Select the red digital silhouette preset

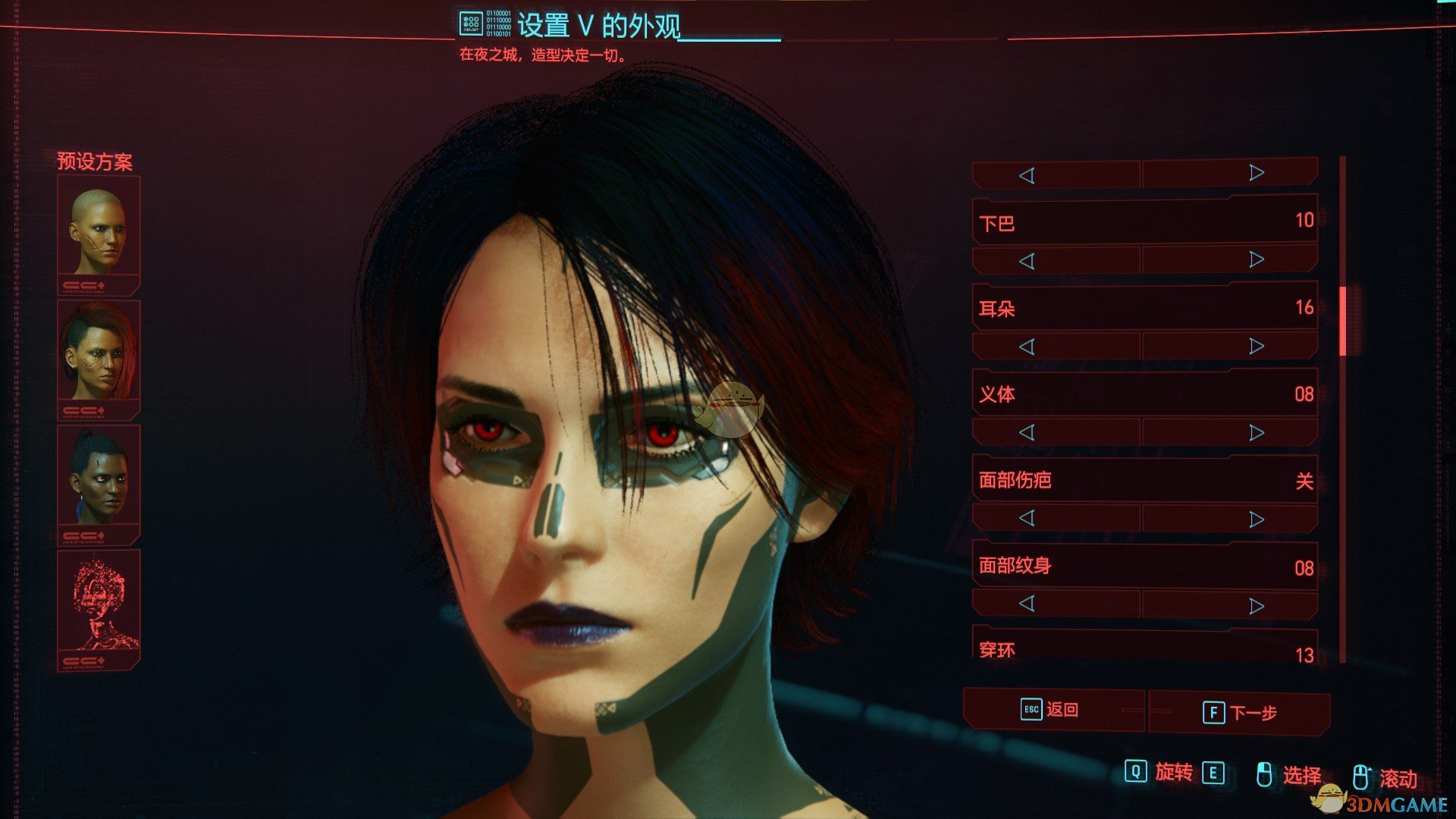pyautogui.click(x=99, y=604)
